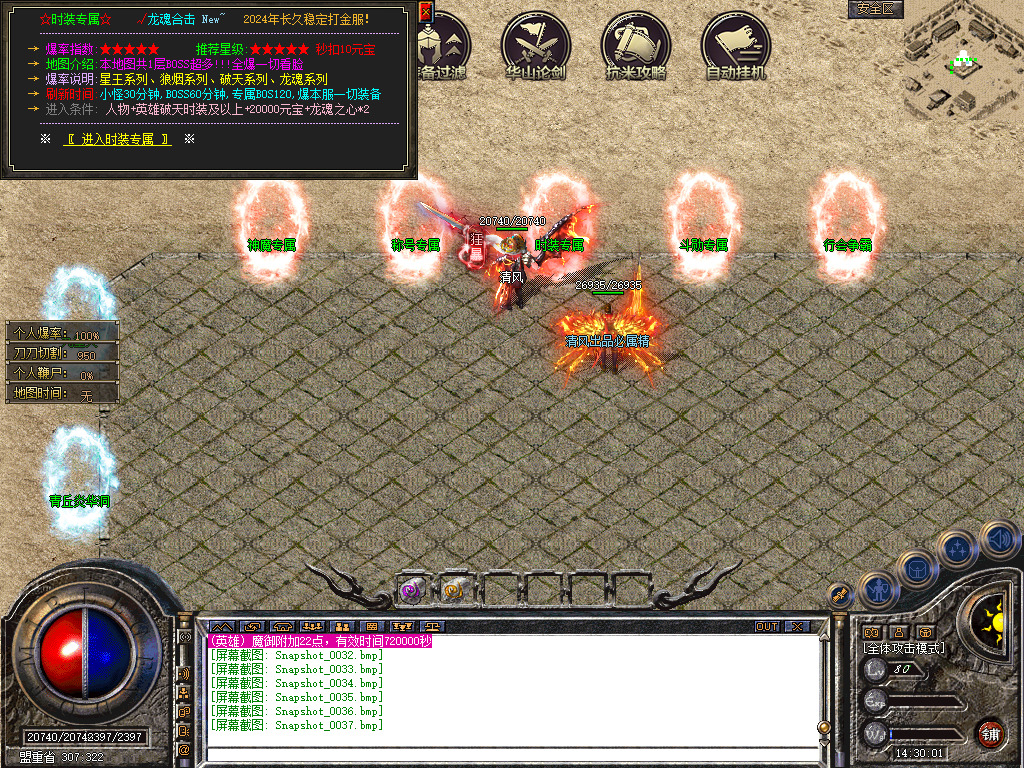This screenshot has height=768, width=1024.
Task: Toggle the sound speaker button
Action: pos(999,541)
